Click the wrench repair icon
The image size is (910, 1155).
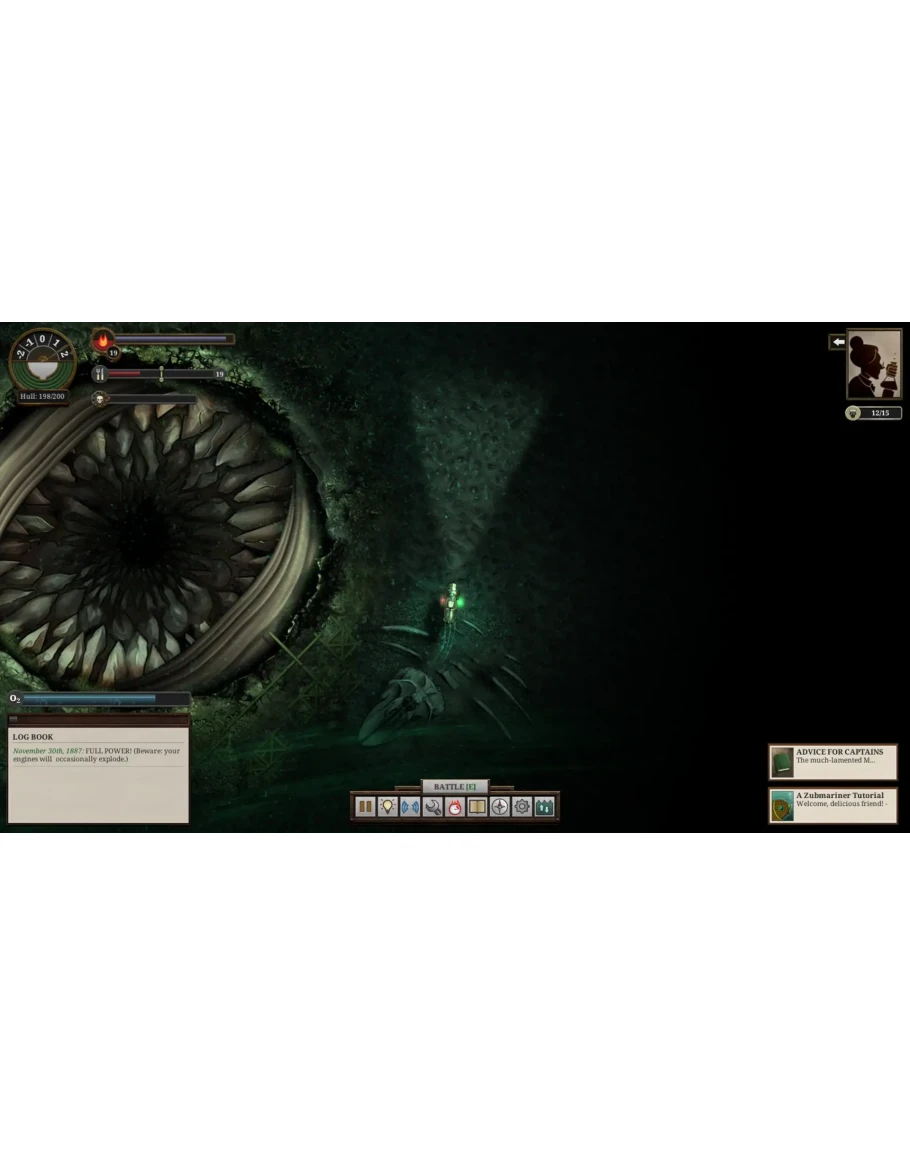[x=433, y=806]
